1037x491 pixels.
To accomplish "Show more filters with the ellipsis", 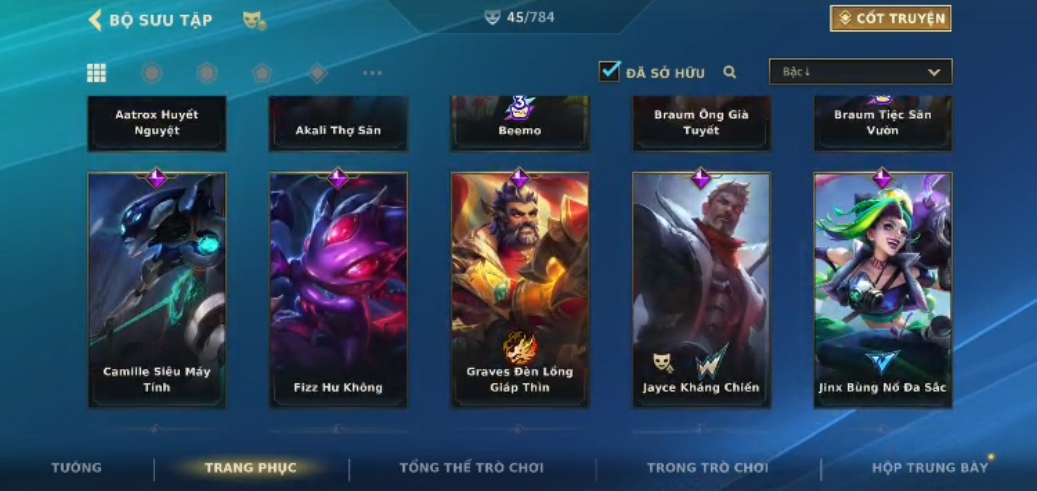I will pyautogui.click(x=372, y=73).
